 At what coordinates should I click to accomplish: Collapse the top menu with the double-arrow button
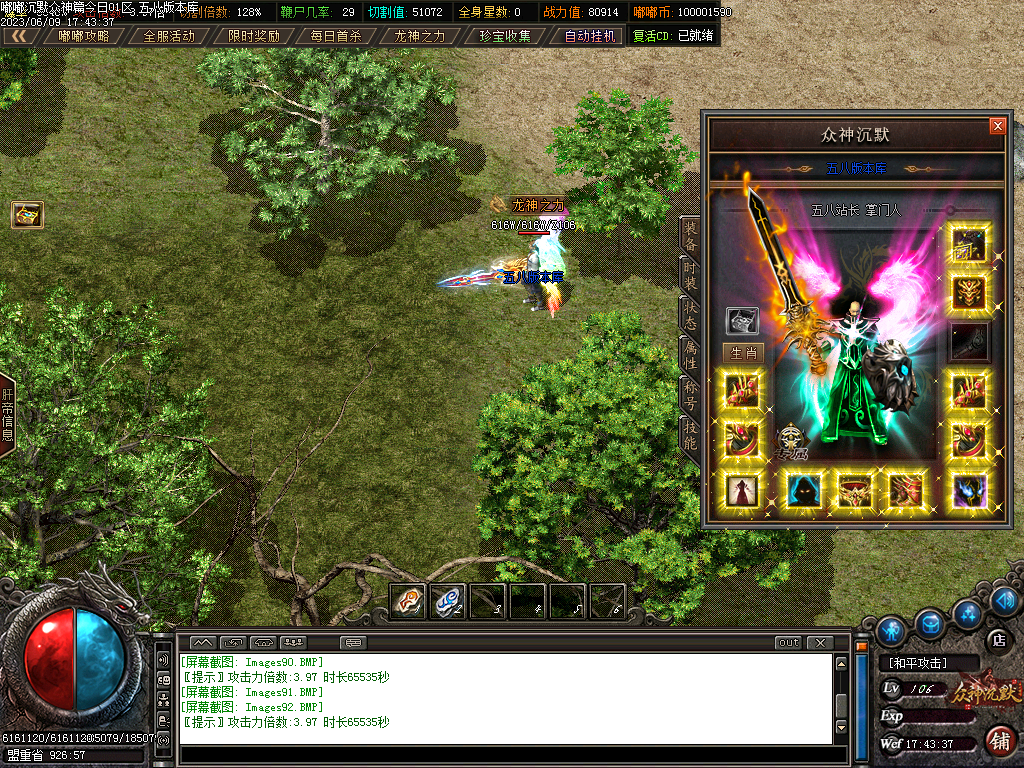click(x=19, y=36)
